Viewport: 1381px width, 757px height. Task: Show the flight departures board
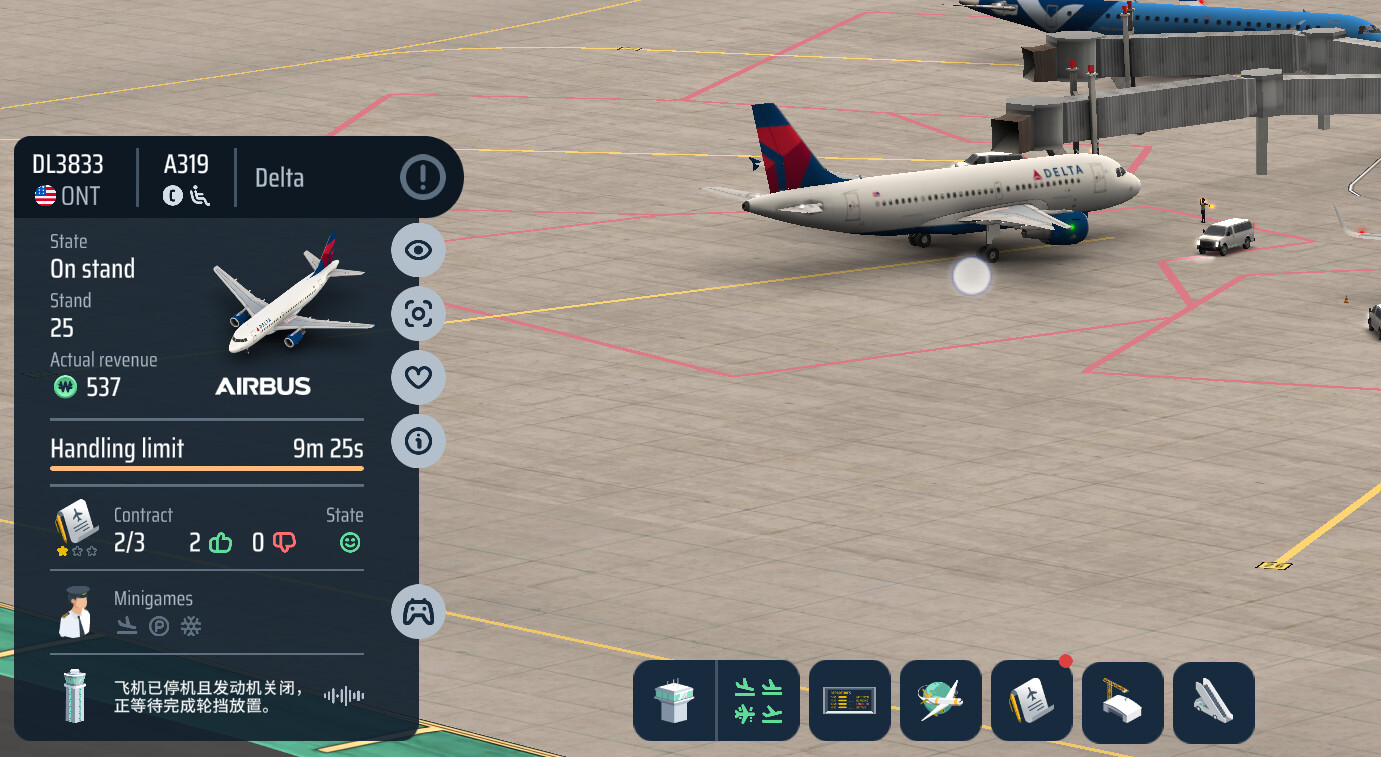tap(849, 701)
